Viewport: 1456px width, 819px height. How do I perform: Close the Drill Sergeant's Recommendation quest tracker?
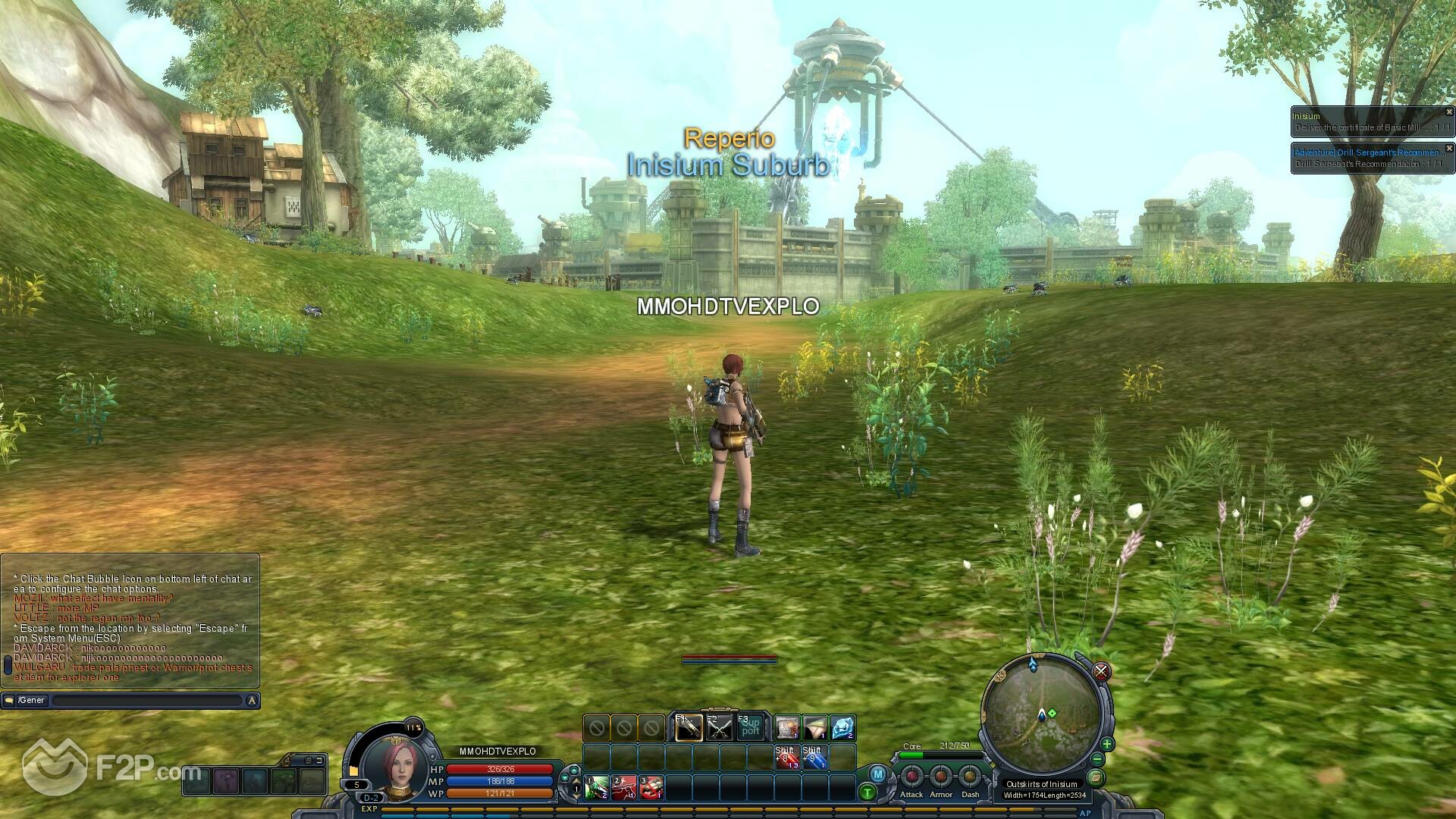pos(1449,148)
